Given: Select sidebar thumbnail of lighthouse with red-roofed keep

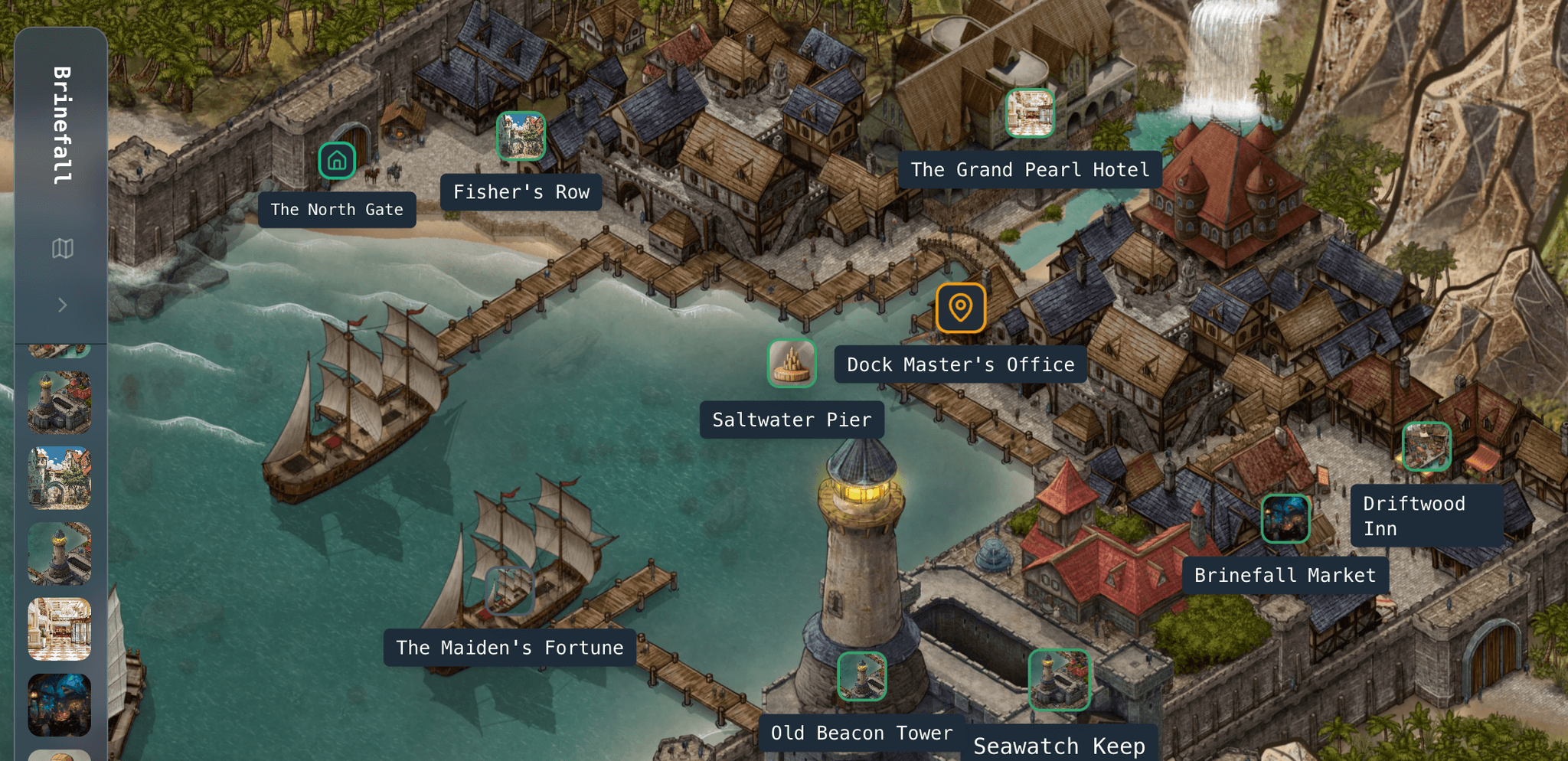Looking at the screenshot, I should (60, 403).
